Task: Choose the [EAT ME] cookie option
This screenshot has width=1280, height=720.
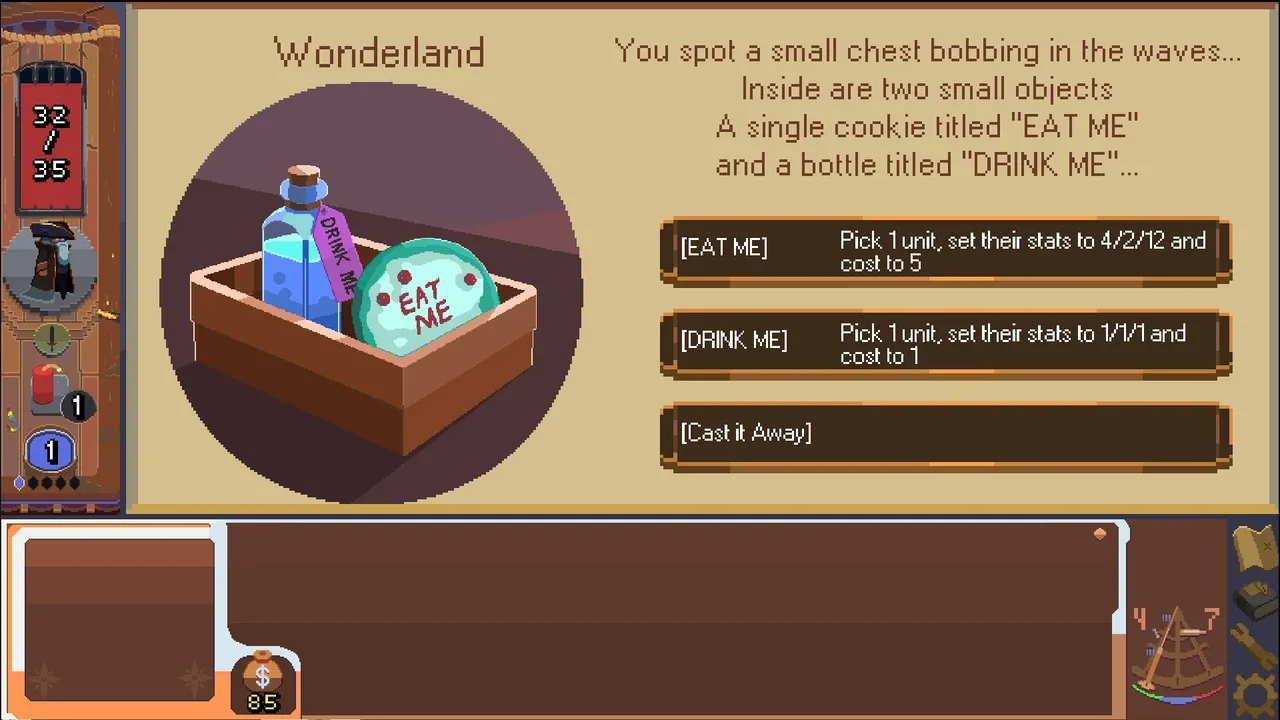Action: [x=945, y=251]
